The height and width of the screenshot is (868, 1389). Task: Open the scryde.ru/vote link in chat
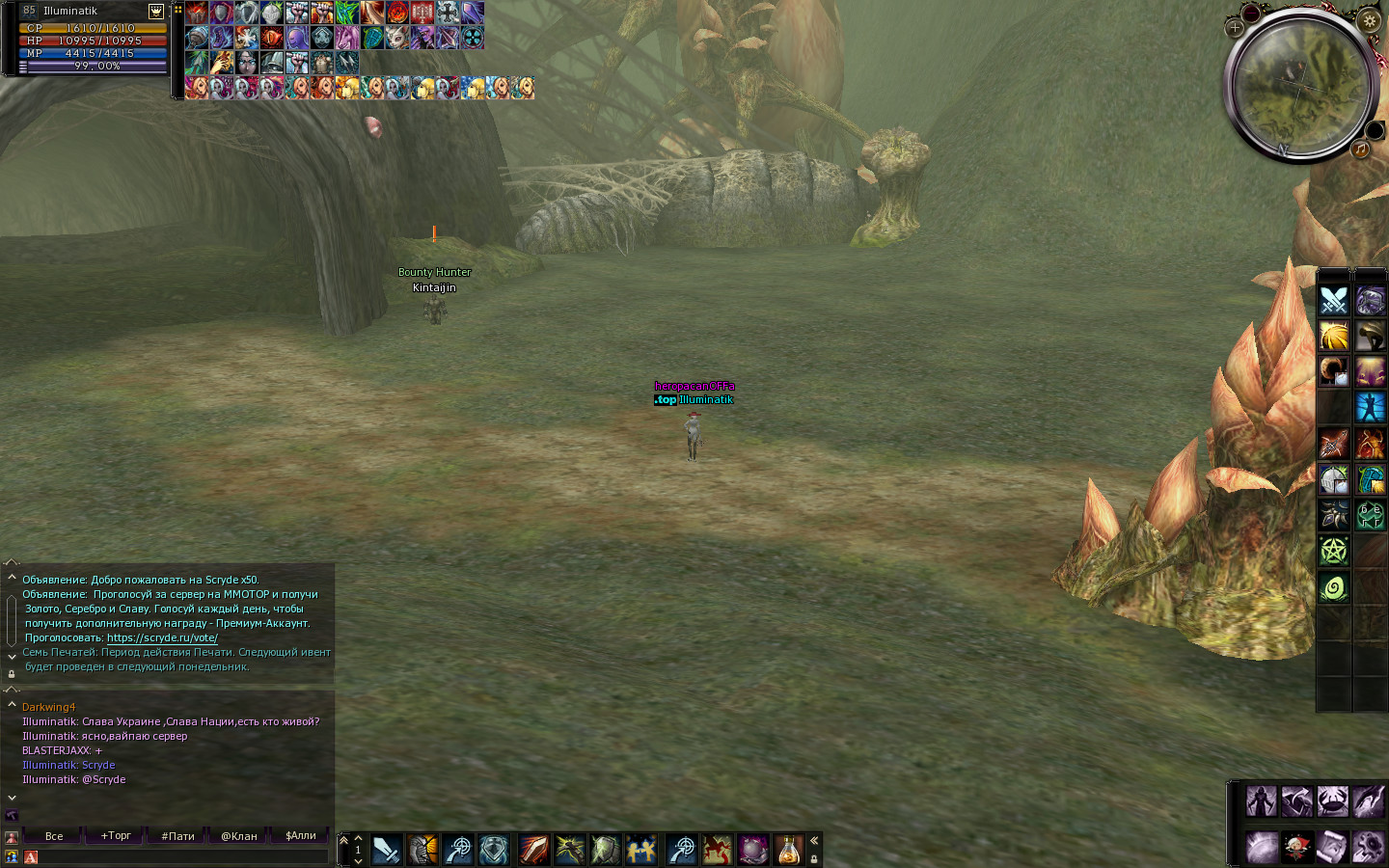(162, 637)
